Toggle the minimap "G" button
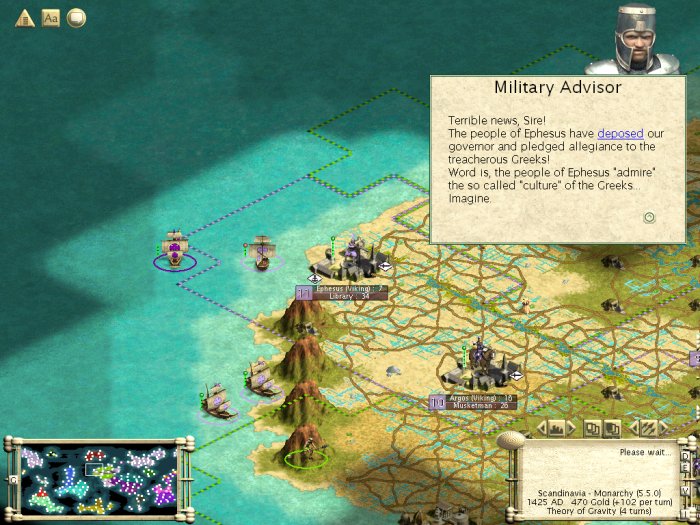The height and width of the screenshot is (525, 700). (x=13, y=481)
